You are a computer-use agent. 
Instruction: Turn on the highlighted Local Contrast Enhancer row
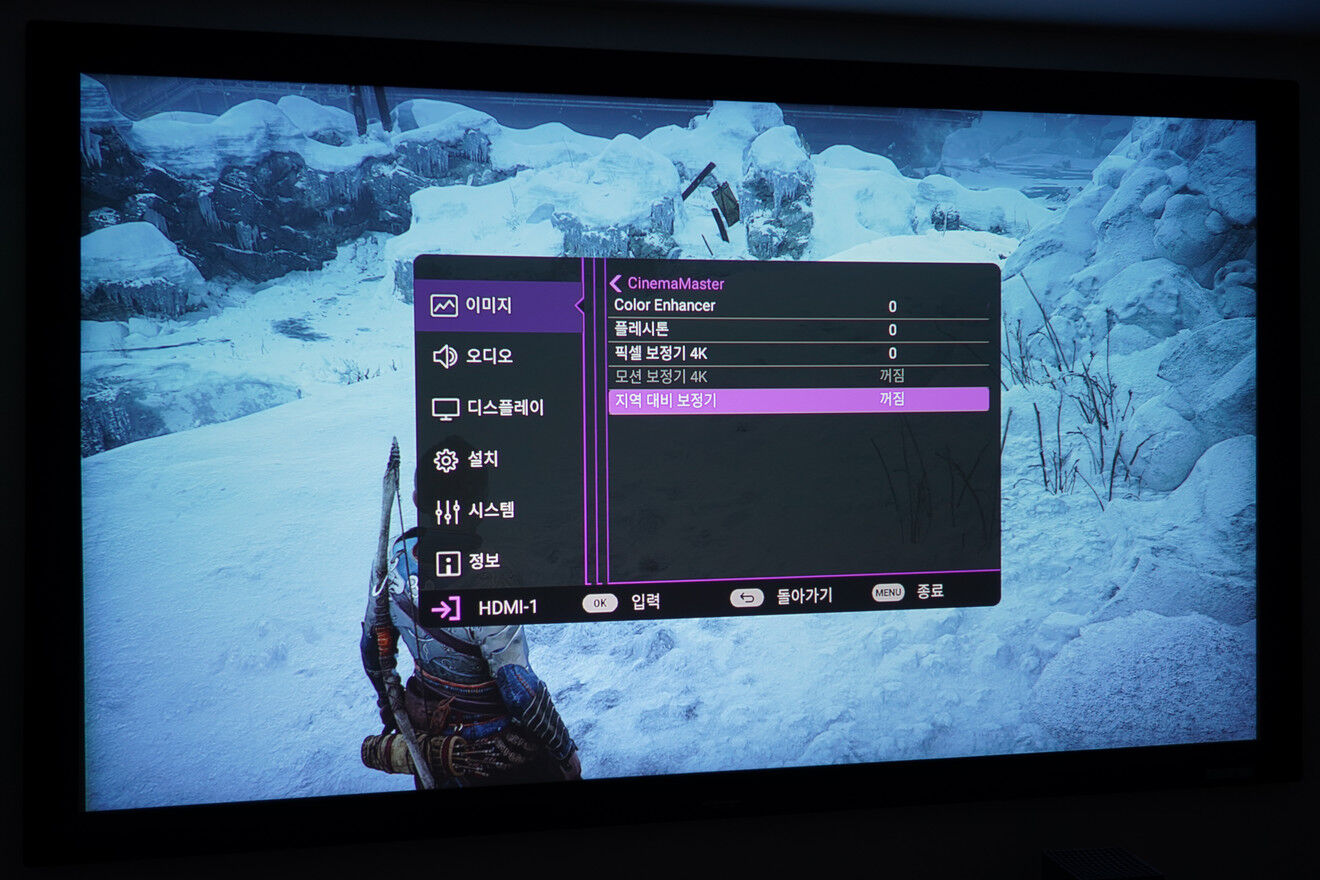(793, 401)
